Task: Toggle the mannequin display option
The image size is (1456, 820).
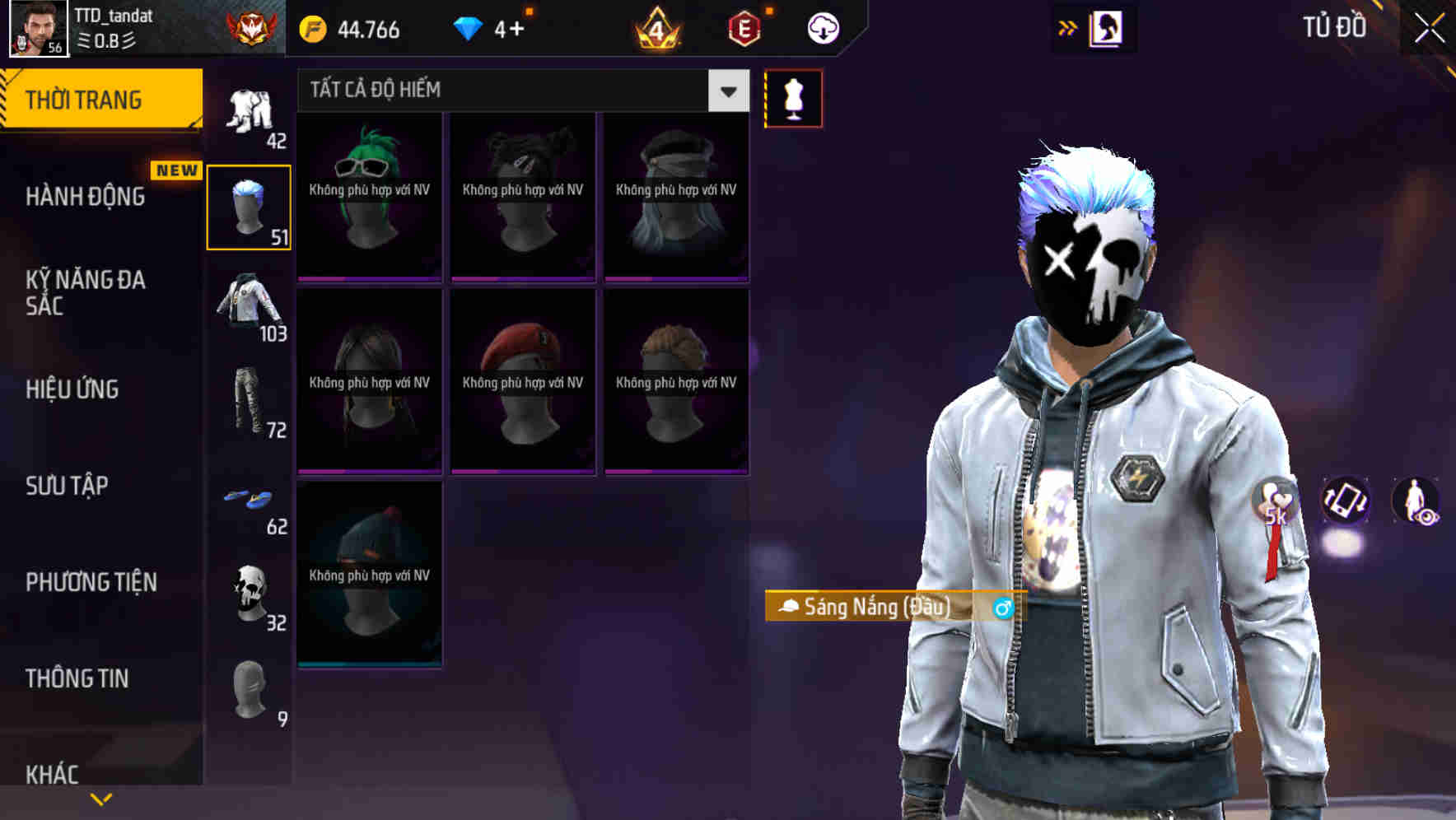Action: tap(793, 97)
